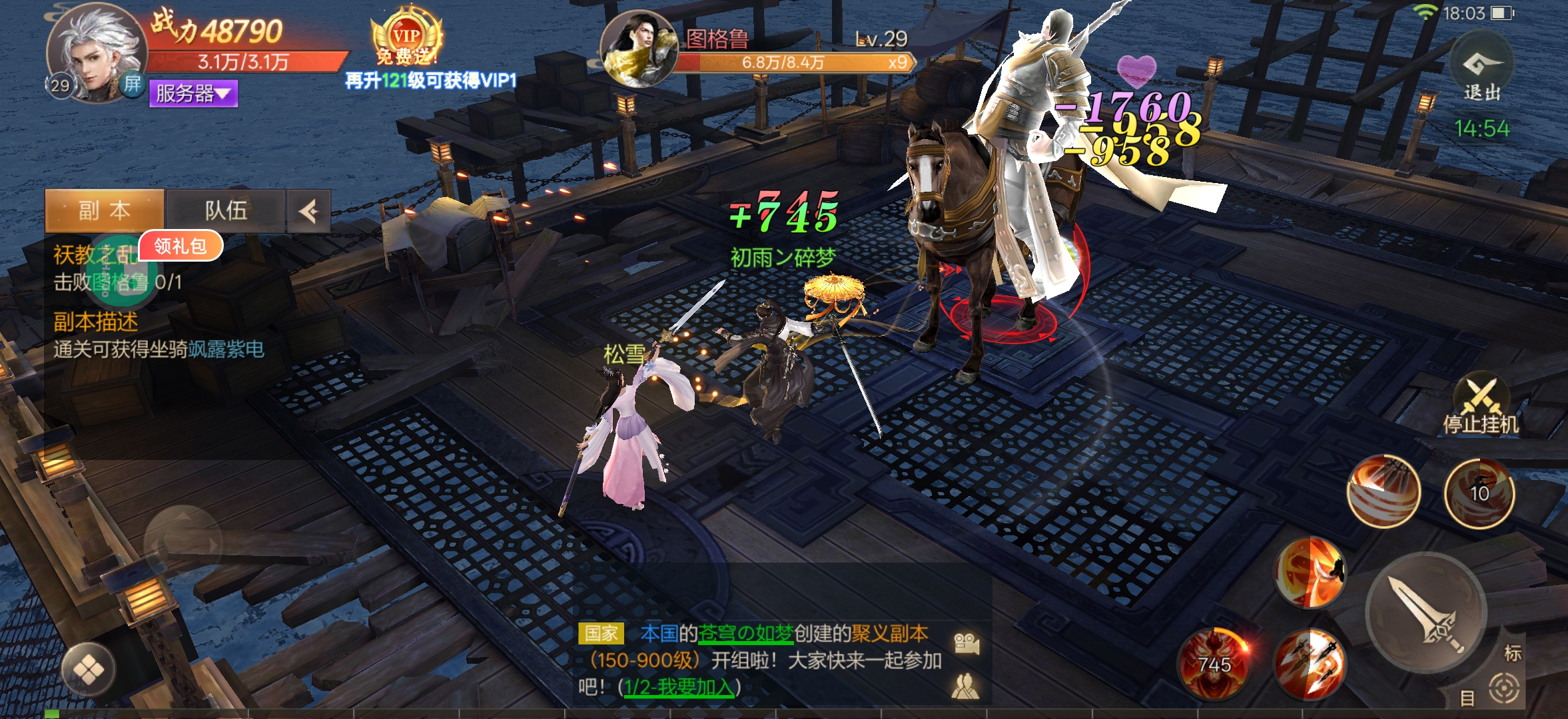
Task: Collapse the quest panel with the arrow
Action: (x=309, y=212)
